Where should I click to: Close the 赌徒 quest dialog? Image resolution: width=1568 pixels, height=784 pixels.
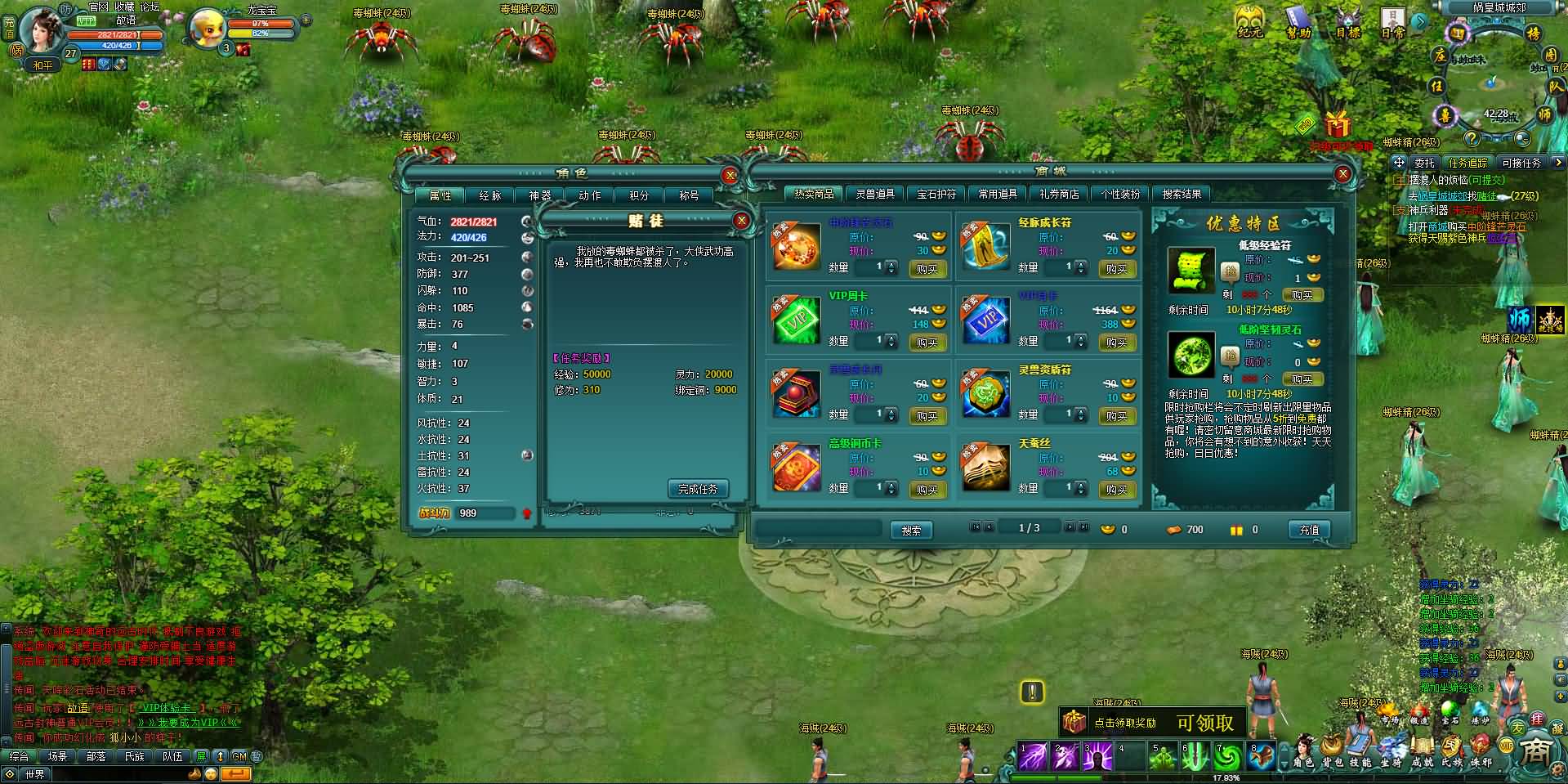point(741,221)
